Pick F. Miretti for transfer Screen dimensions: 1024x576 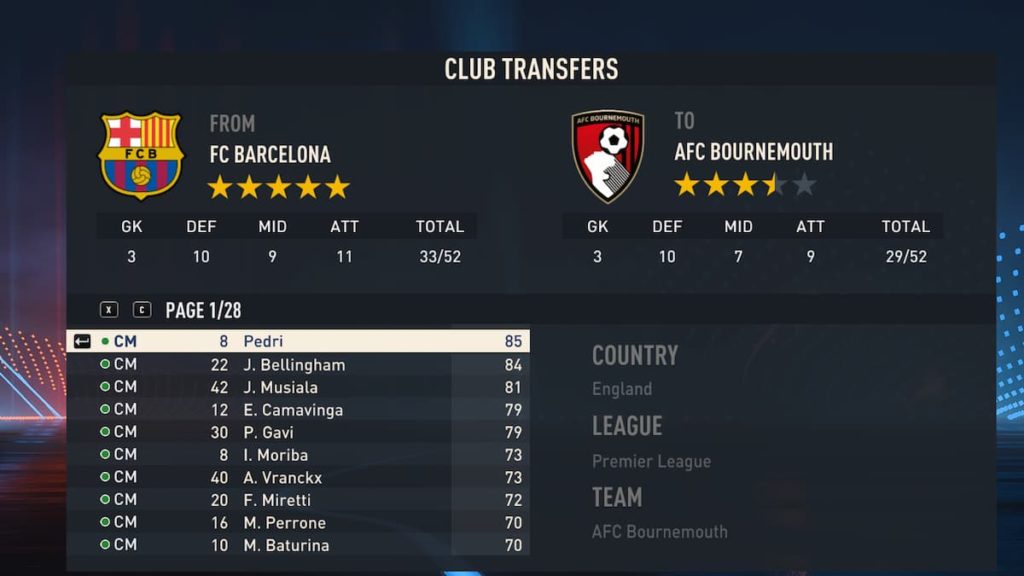(300, 500)
